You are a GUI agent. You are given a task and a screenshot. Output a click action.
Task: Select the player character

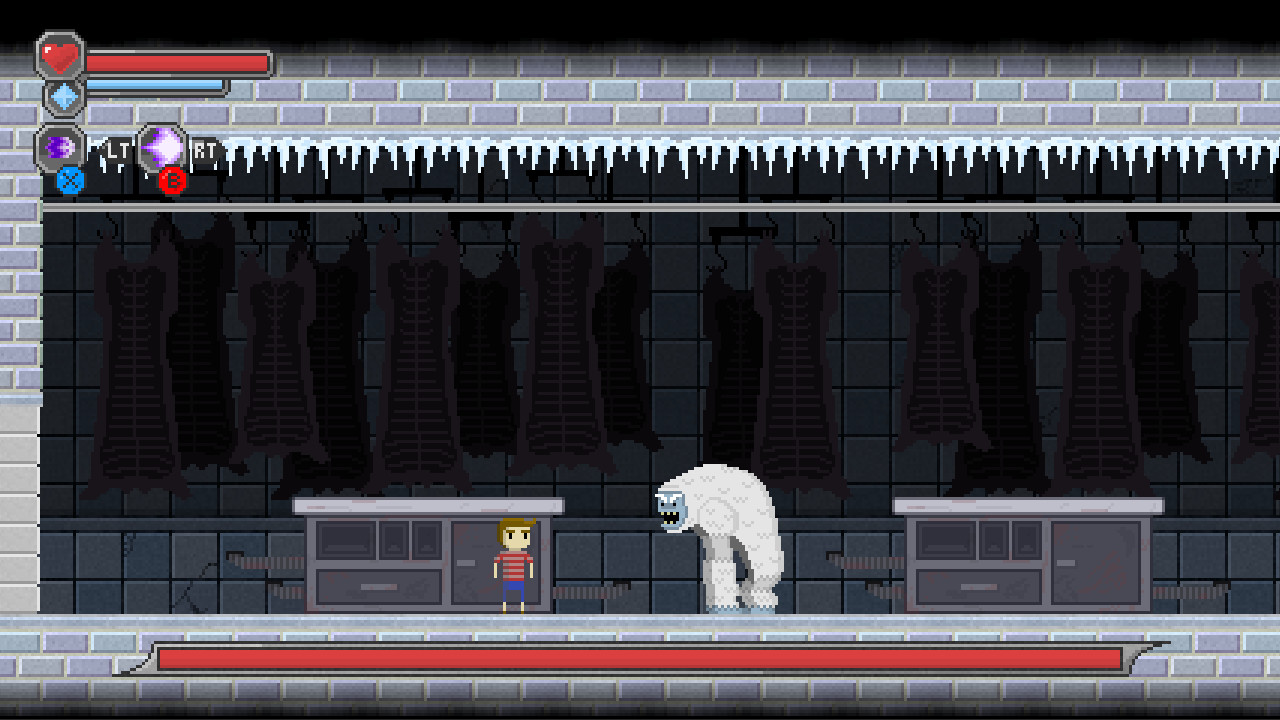tap(512, 565)
